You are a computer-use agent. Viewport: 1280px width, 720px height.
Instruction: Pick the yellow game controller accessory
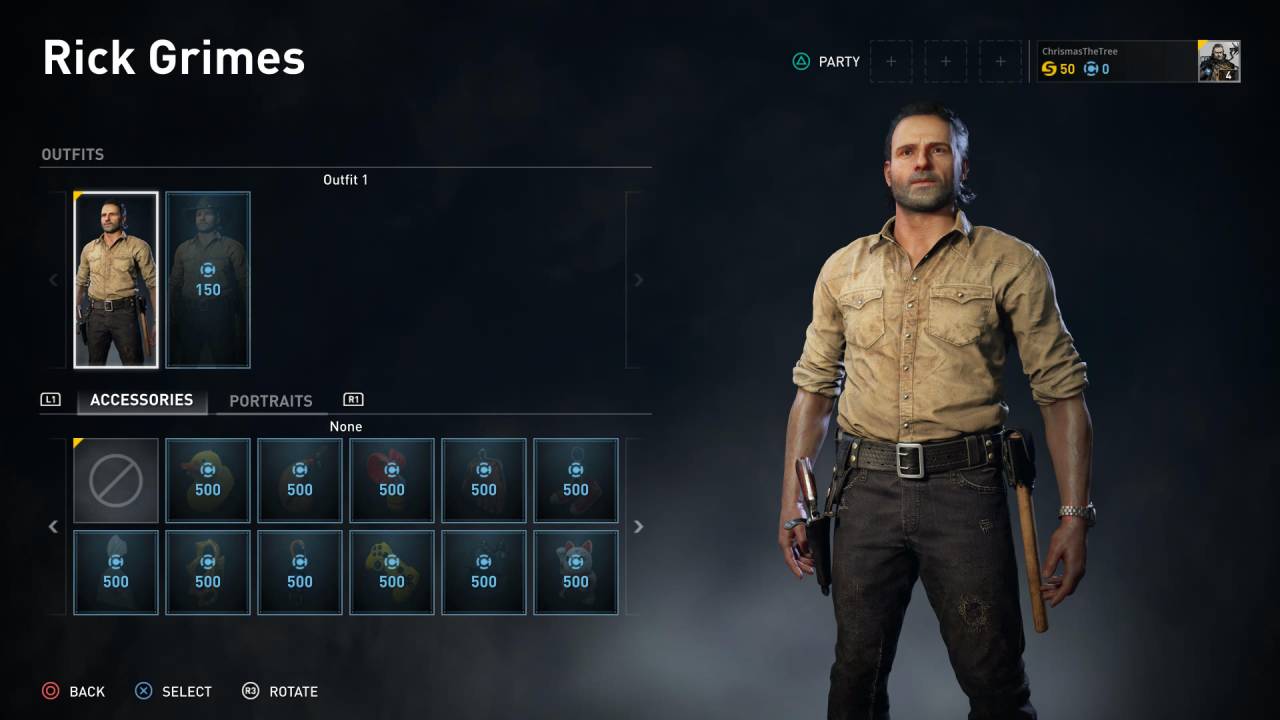[x=392, y=572]
